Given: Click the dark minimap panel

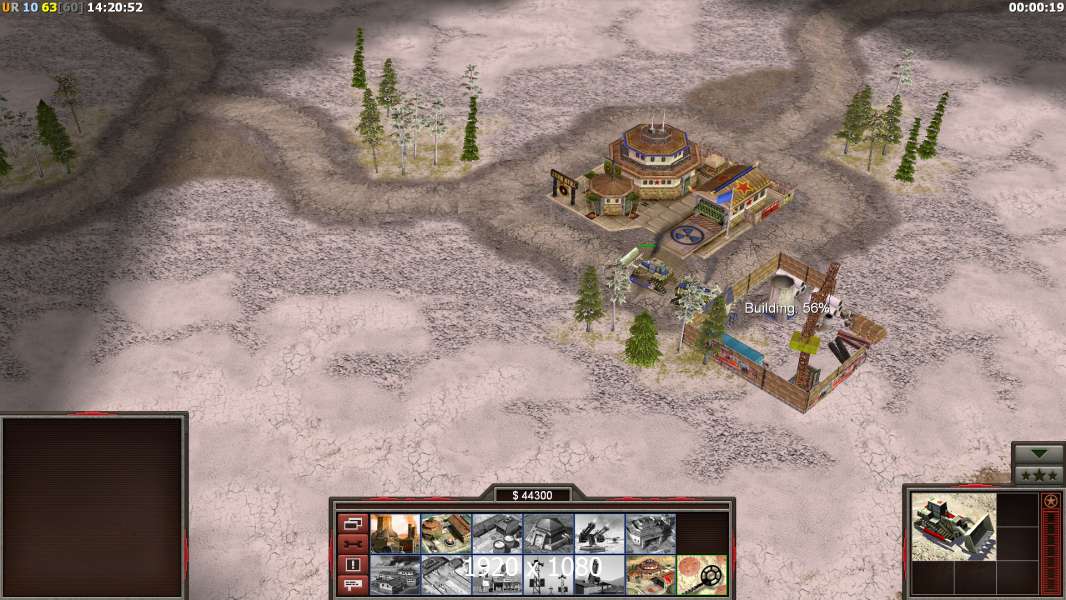Looking at the screenshot, I should click(x=93, y=507).
